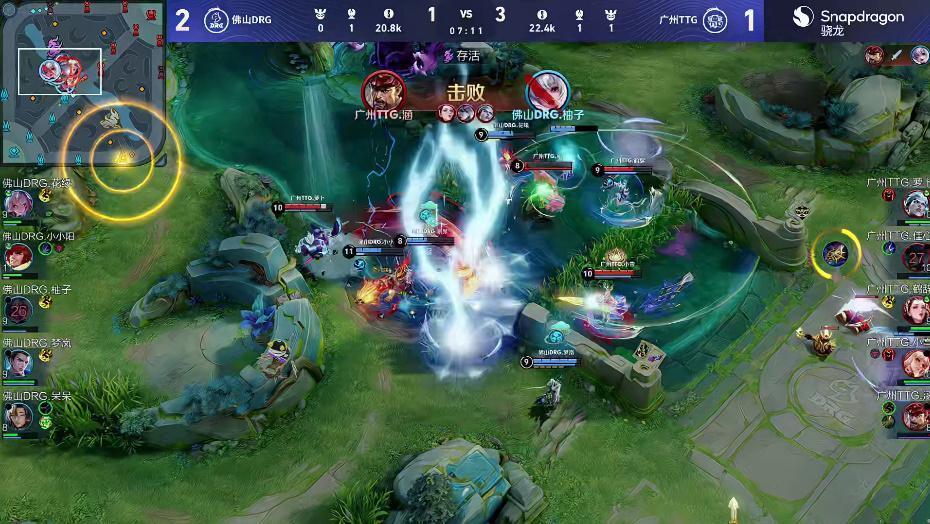Select the 广州TTG portrait showing 27 respawn timer
The image size is (930, 524).
pos(915,257)
